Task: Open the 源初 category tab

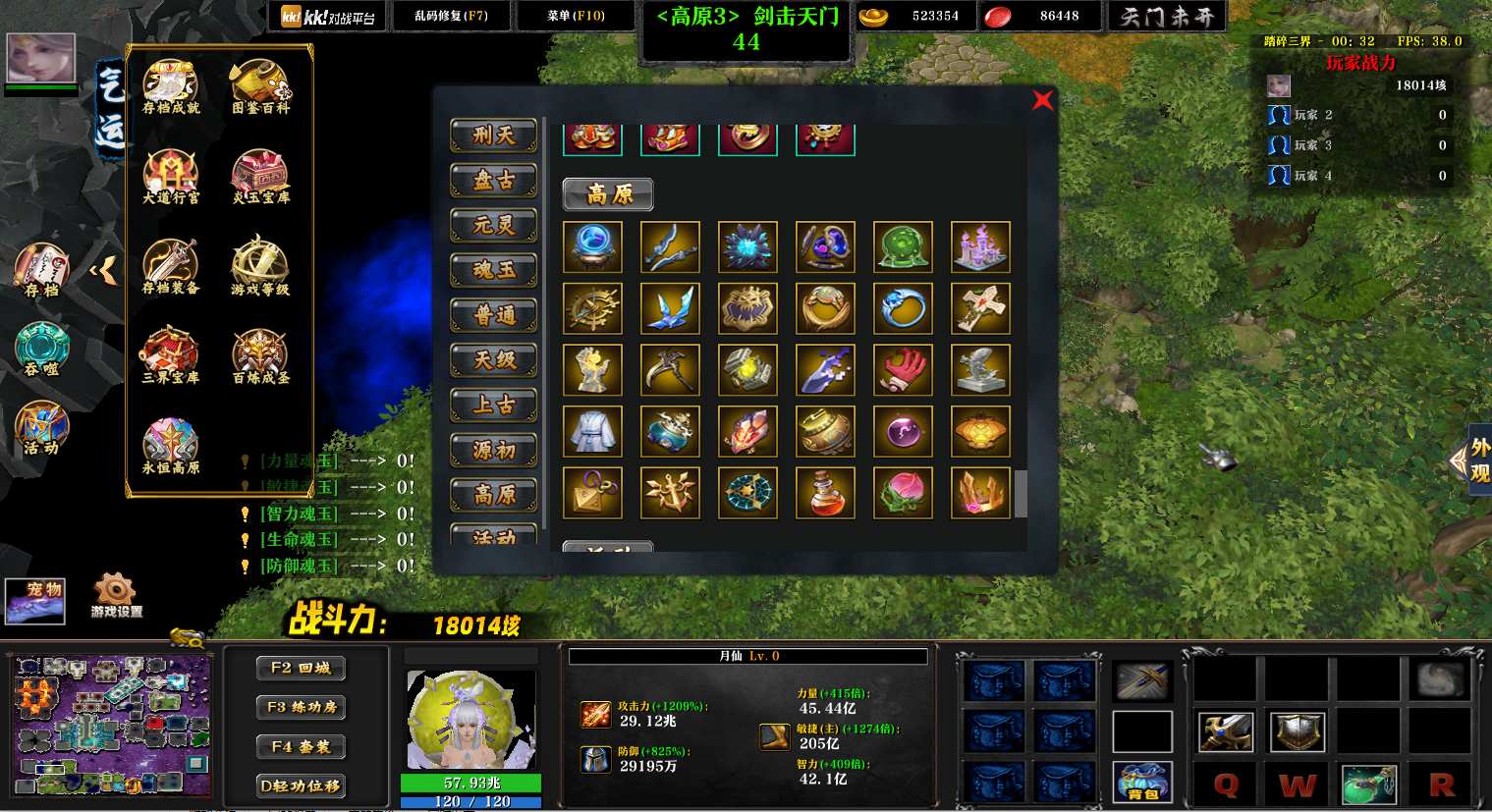Action: pos(493,450)
